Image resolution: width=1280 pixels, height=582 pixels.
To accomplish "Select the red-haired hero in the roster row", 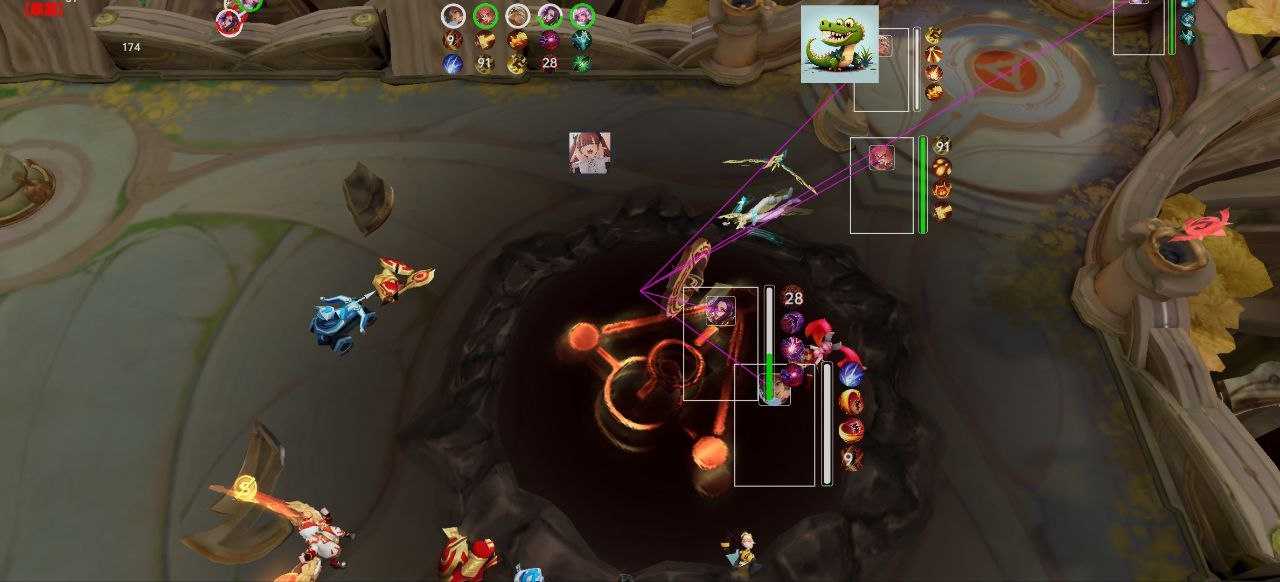I will click(485, 16).
